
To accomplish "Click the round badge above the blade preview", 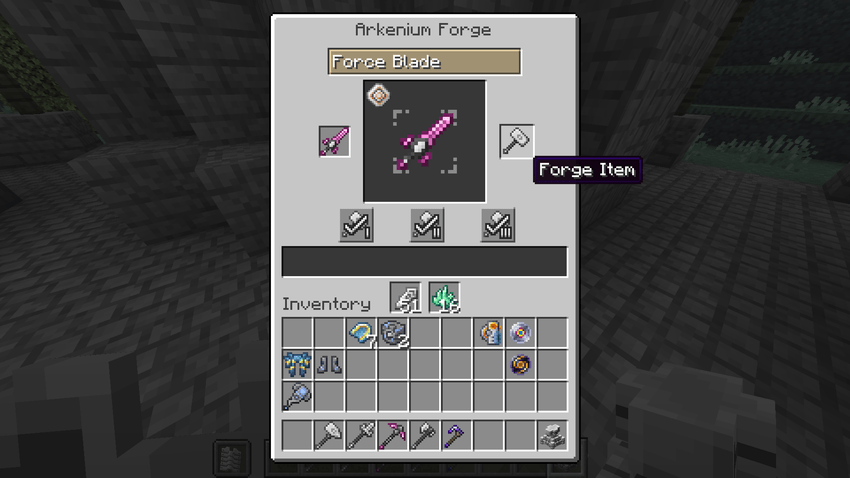I will coord(379,95).
